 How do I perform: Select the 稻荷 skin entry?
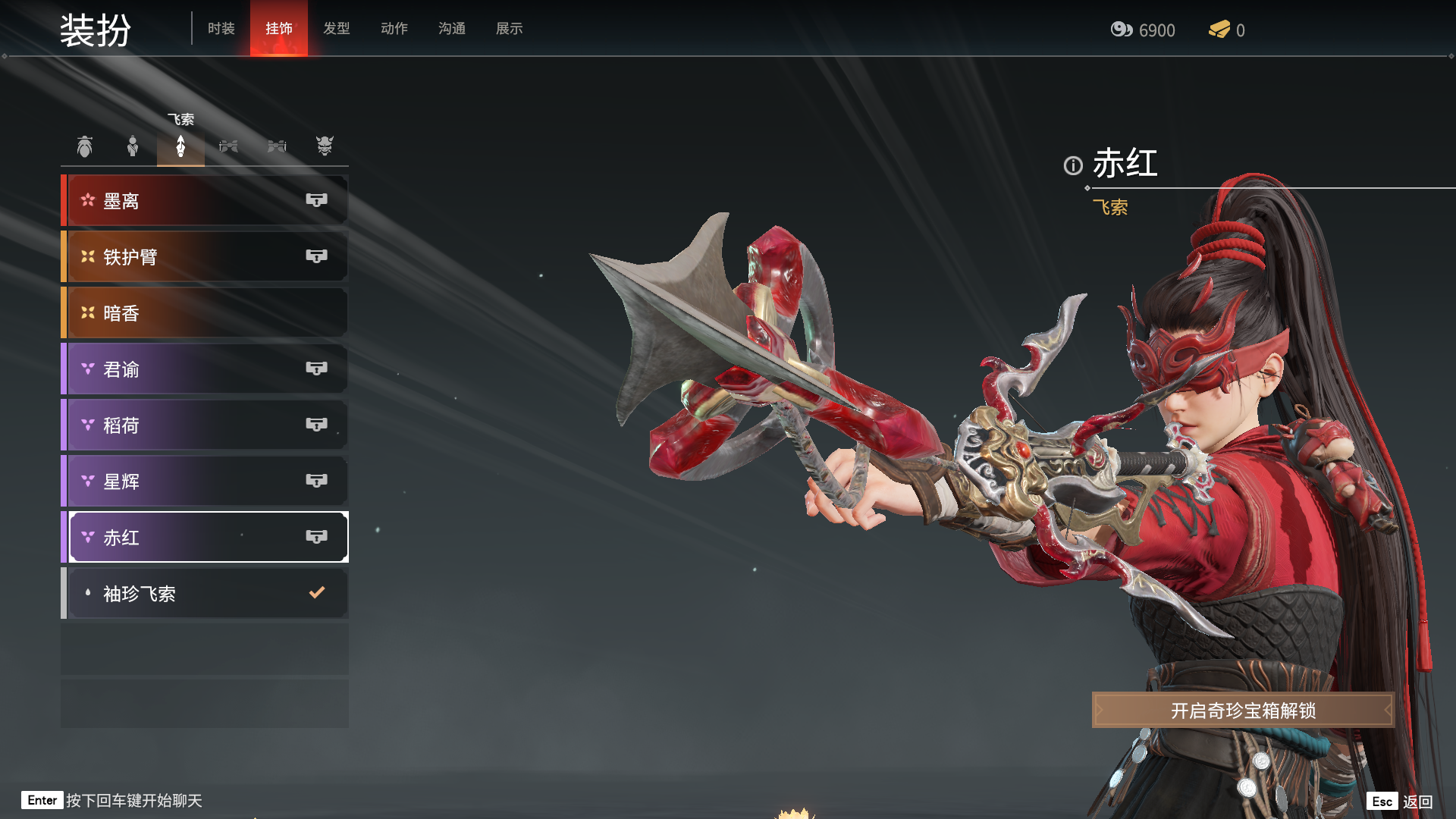pyautogui.click(x=205, y=425)
